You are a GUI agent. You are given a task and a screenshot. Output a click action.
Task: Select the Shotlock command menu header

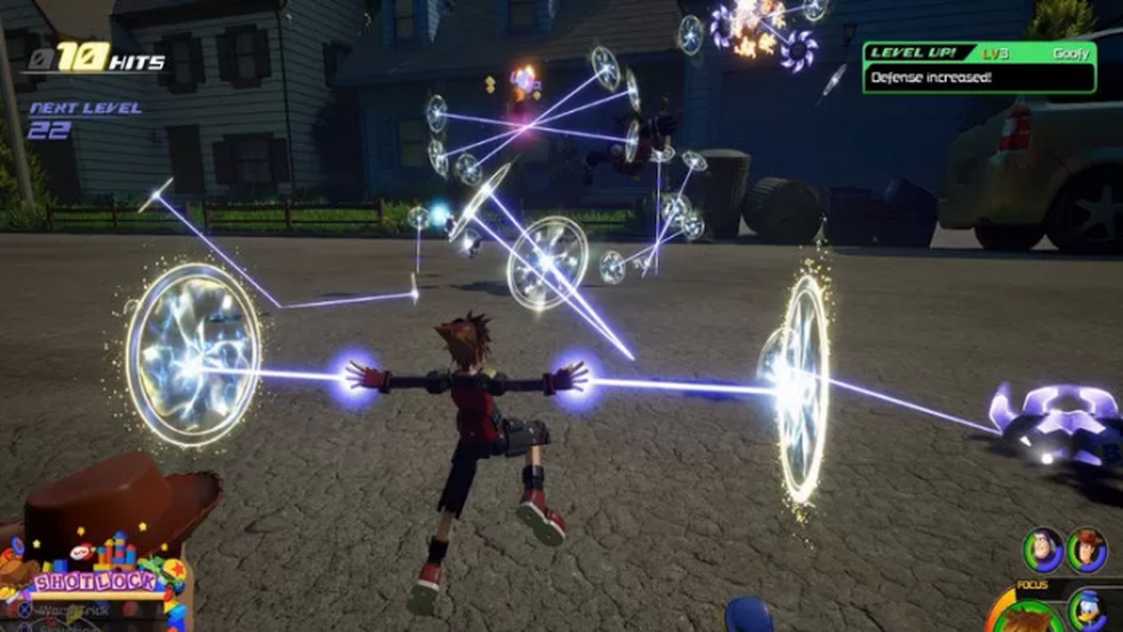(98, 581)
